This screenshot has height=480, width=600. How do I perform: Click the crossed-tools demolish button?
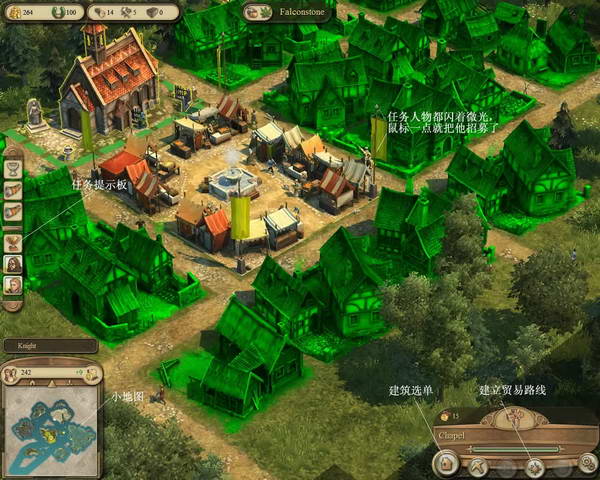[479, 466]
